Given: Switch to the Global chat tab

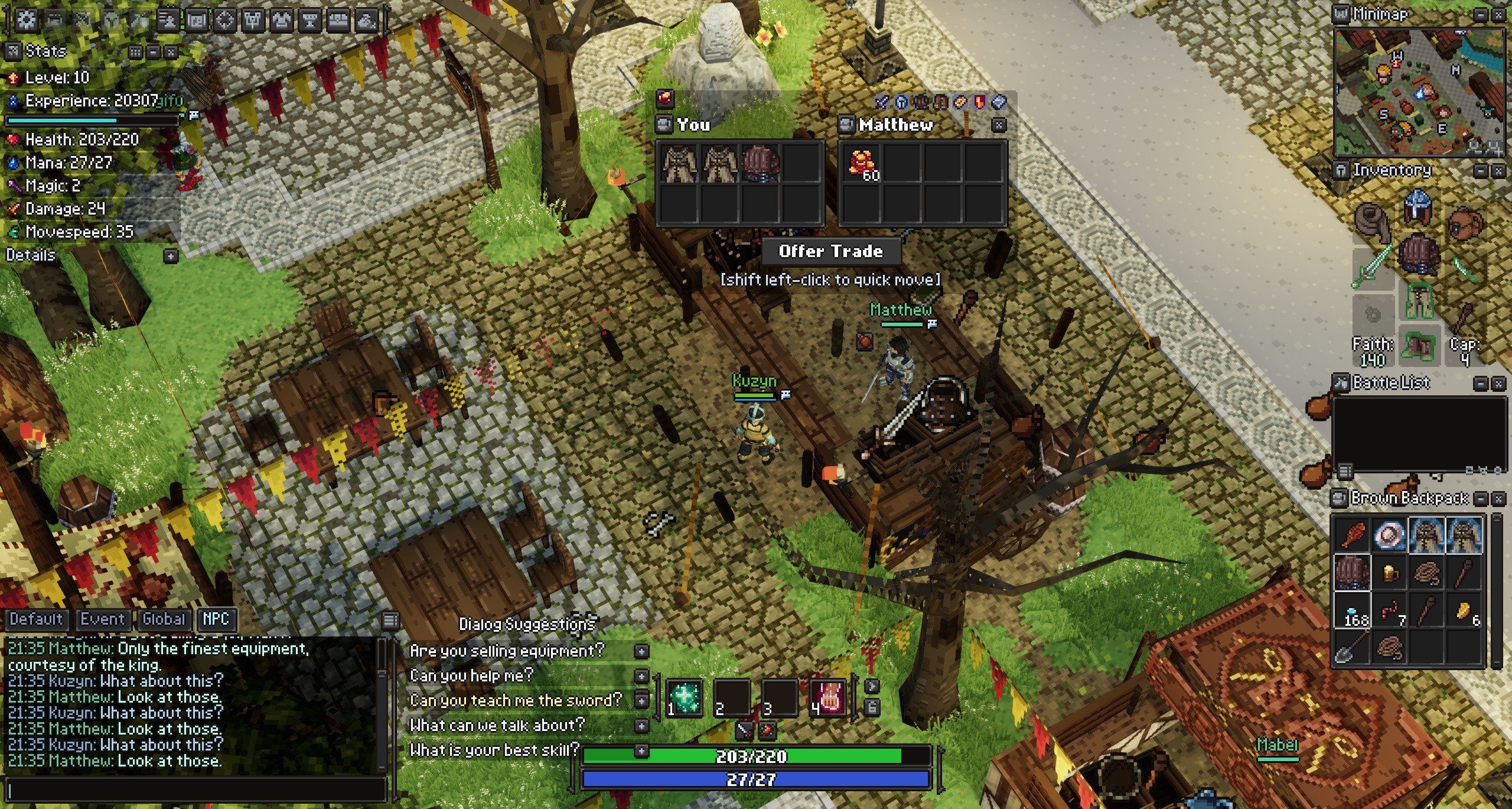Looking at the screenshot, I should pos(164,619).
